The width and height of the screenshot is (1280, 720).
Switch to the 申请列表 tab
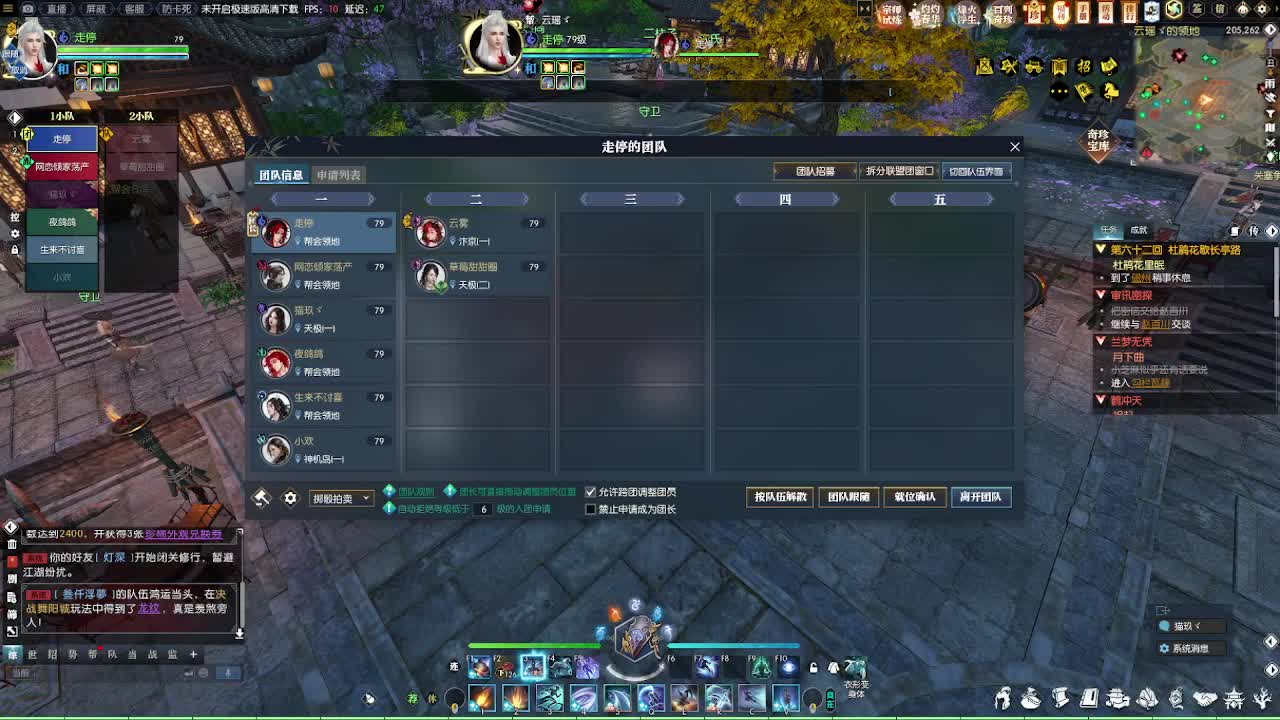click(x=339, y=173)
